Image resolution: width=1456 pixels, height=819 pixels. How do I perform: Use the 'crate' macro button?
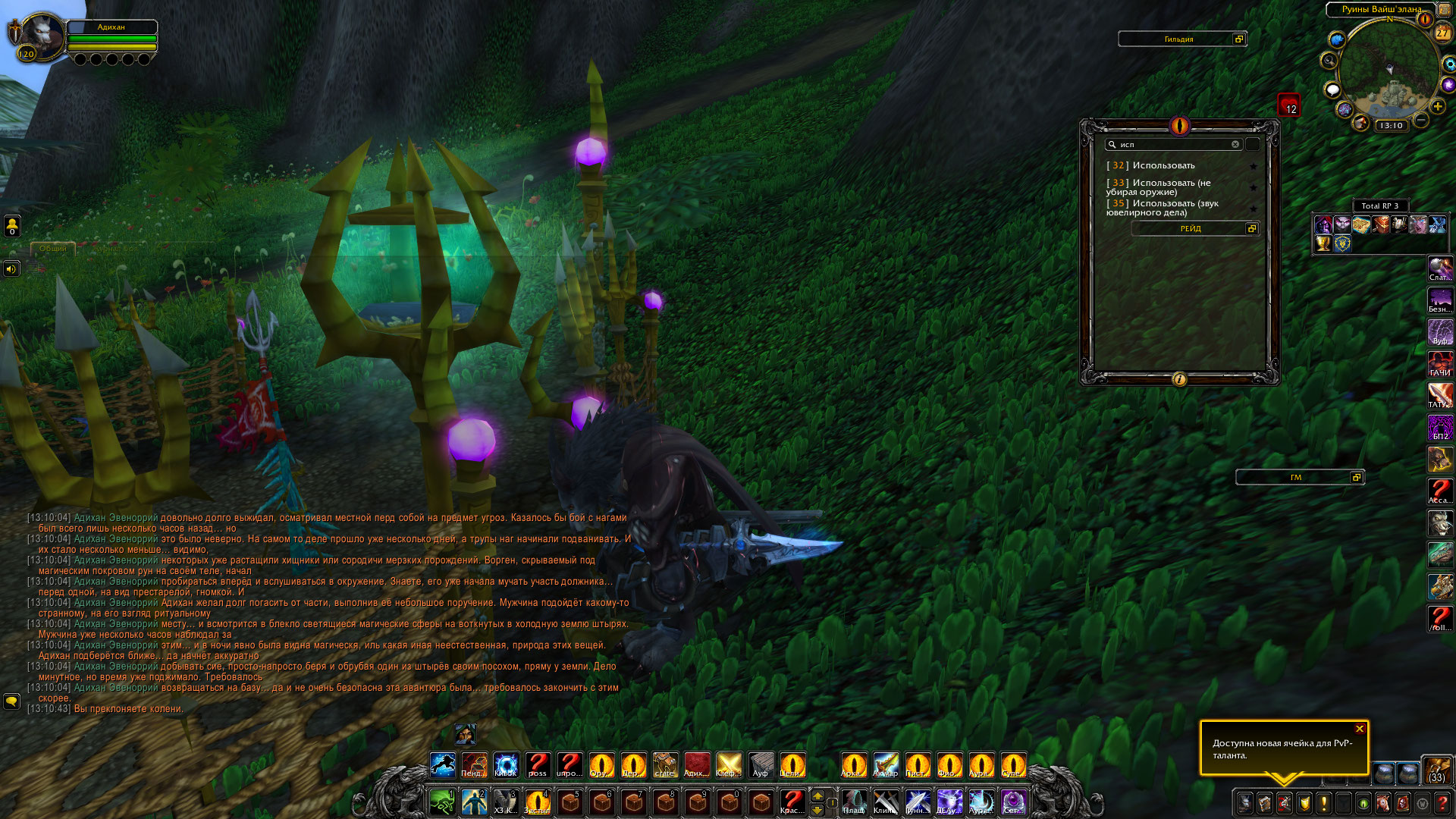[665, 764]
